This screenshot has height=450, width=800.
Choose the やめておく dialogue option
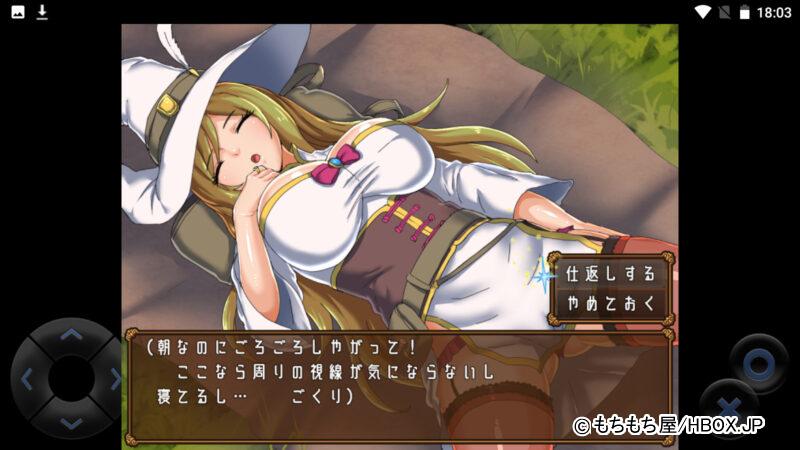[x=610, y=301]
